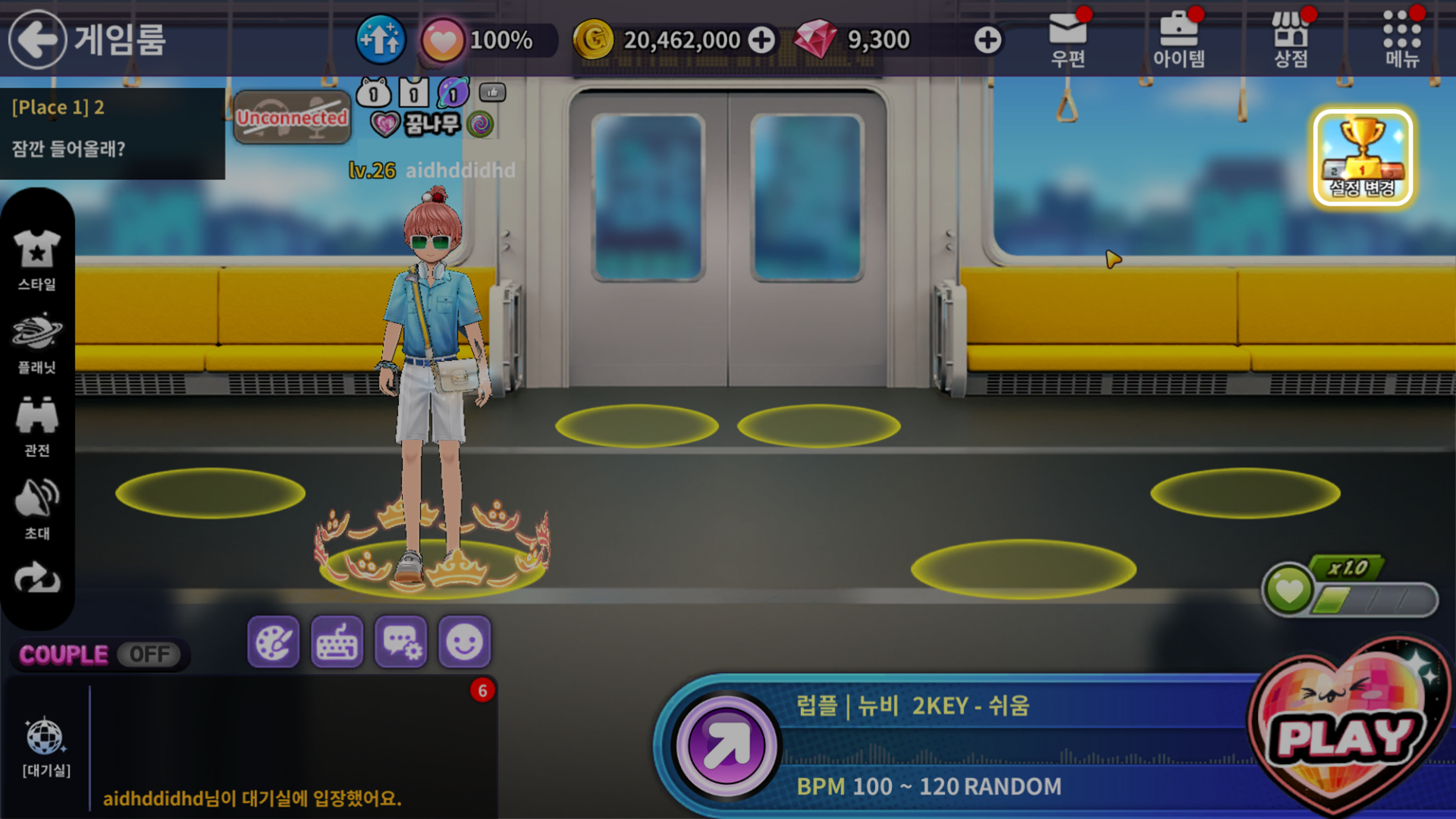Open song selection with purple arrow button
1456x819 pixels.
(726, 745)
